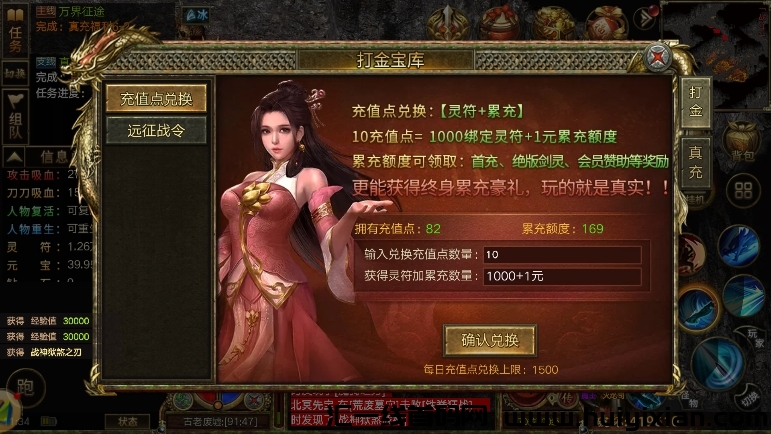Image resolution: width=771 pixels, height=434 pixels.
Task: Click the exchange points quantity input field
Action: (x=560, y=254)
